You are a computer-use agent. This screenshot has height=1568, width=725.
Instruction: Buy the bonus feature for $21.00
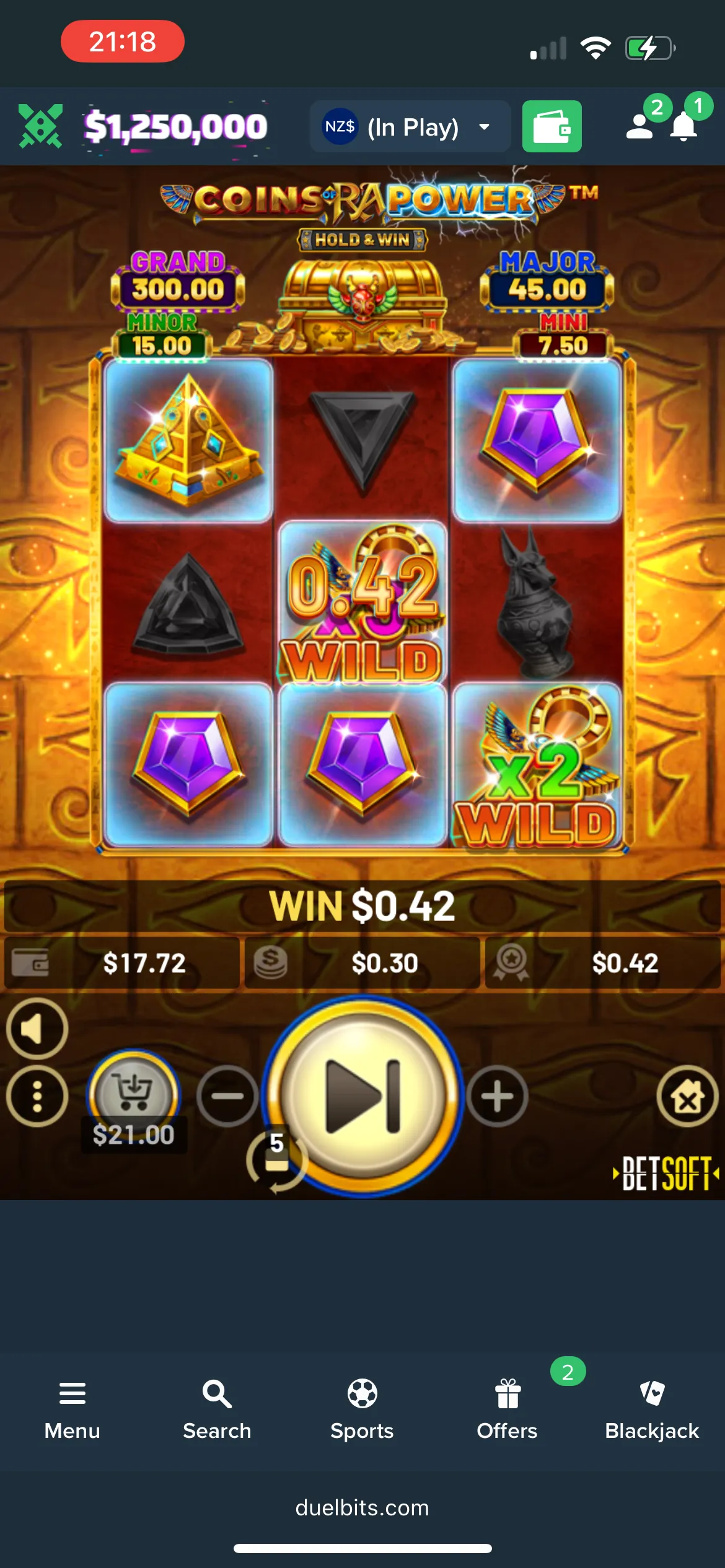tap(134, 1095)
